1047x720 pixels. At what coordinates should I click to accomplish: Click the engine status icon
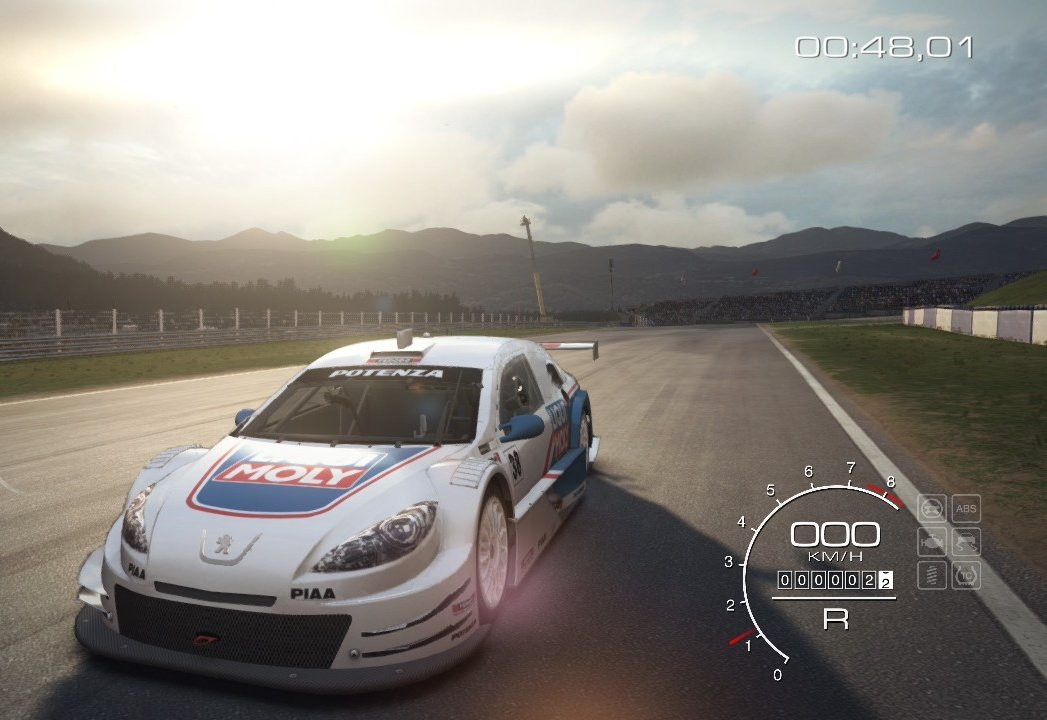932,542
